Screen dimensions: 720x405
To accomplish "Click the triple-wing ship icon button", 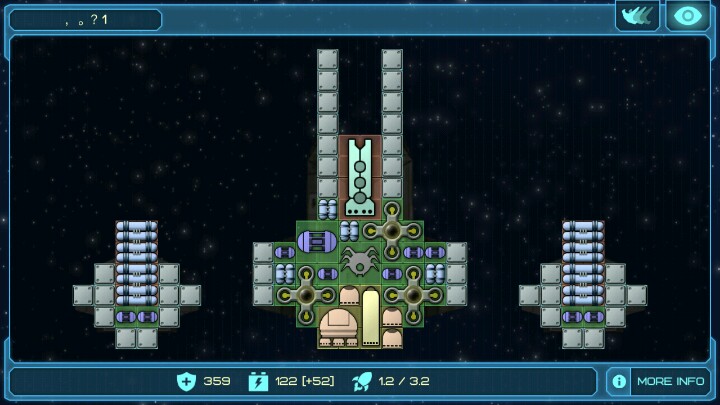I will coord(637,16).
